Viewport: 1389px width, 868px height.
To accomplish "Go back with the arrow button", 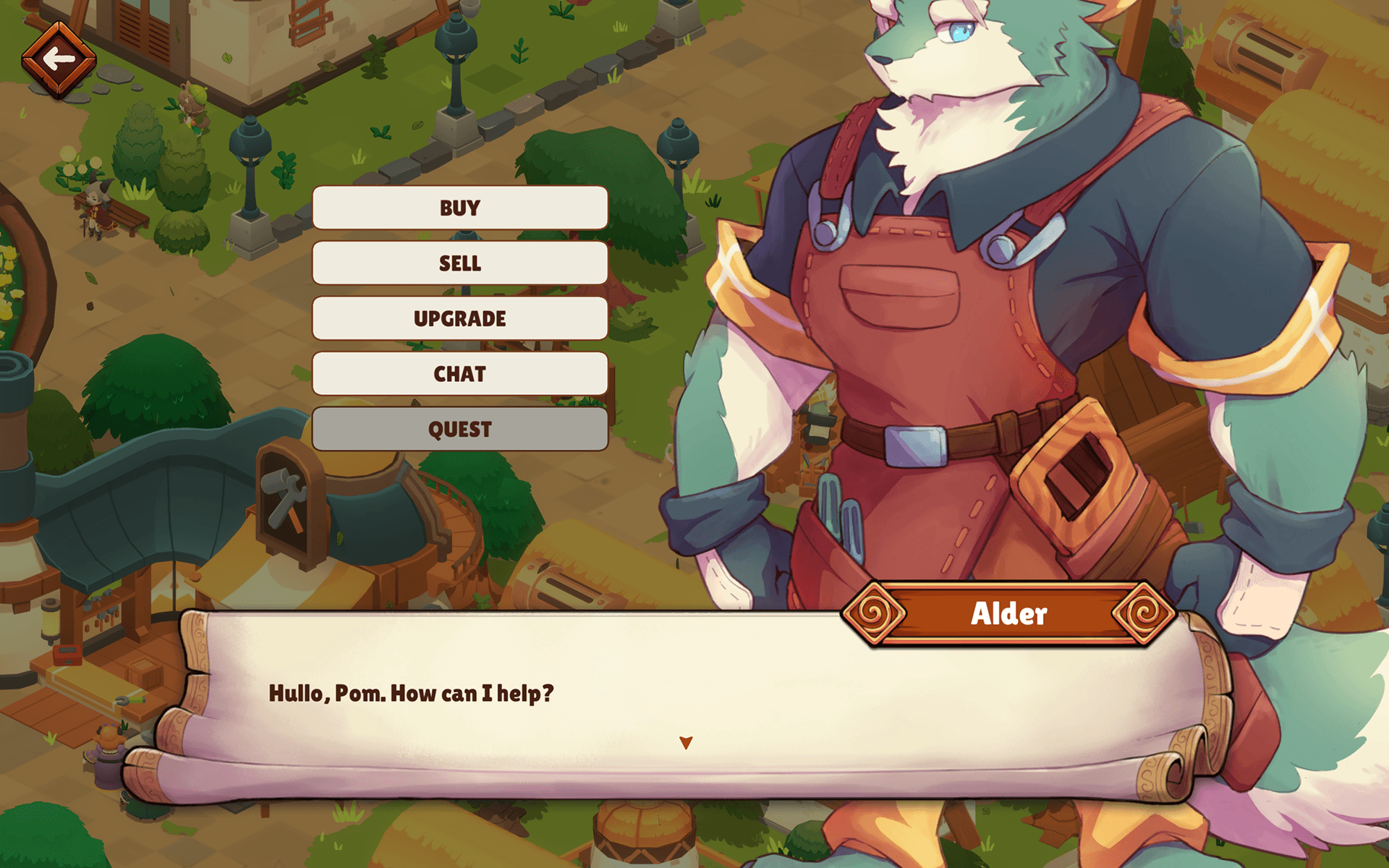I will tap(59, 59).
